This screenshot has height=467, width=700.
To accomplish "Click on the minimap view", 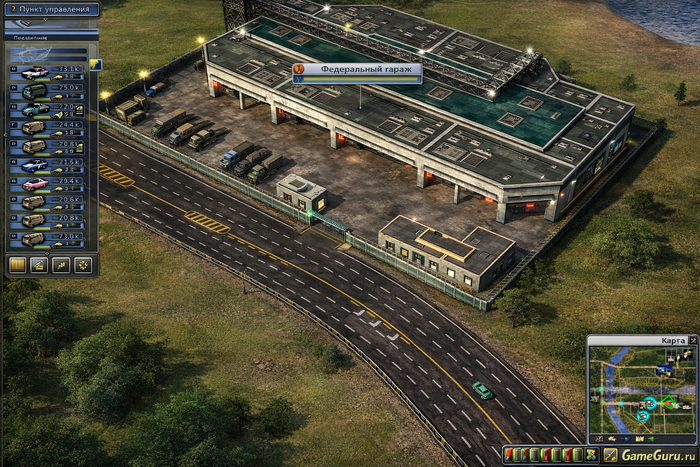I will [640, 390].
